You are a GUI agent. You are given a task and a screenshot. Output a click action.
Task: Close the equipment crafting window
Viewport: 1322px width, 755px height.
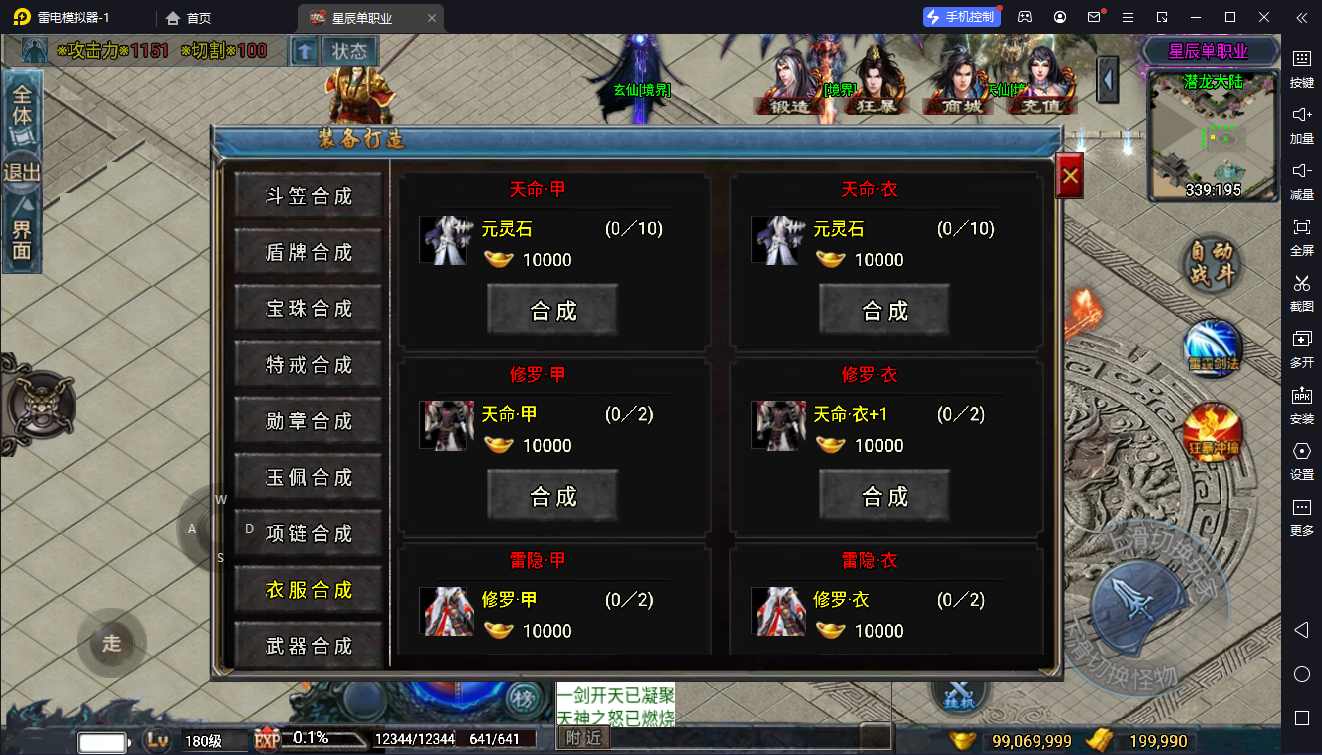coord(1070,176)
